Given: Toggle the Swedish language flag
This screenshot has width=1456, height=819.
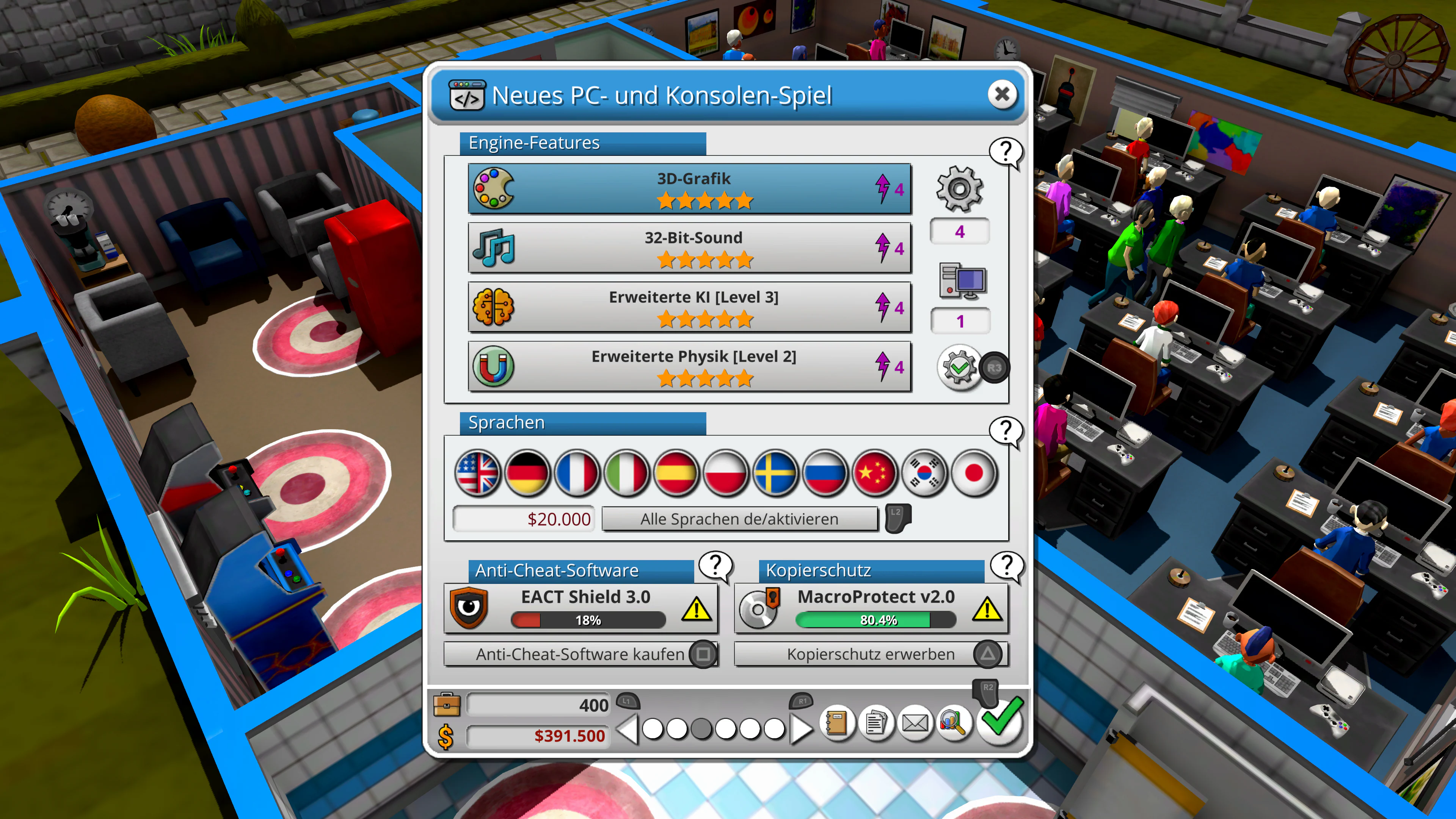Looking at the screenshot, I should coord(775,474).
